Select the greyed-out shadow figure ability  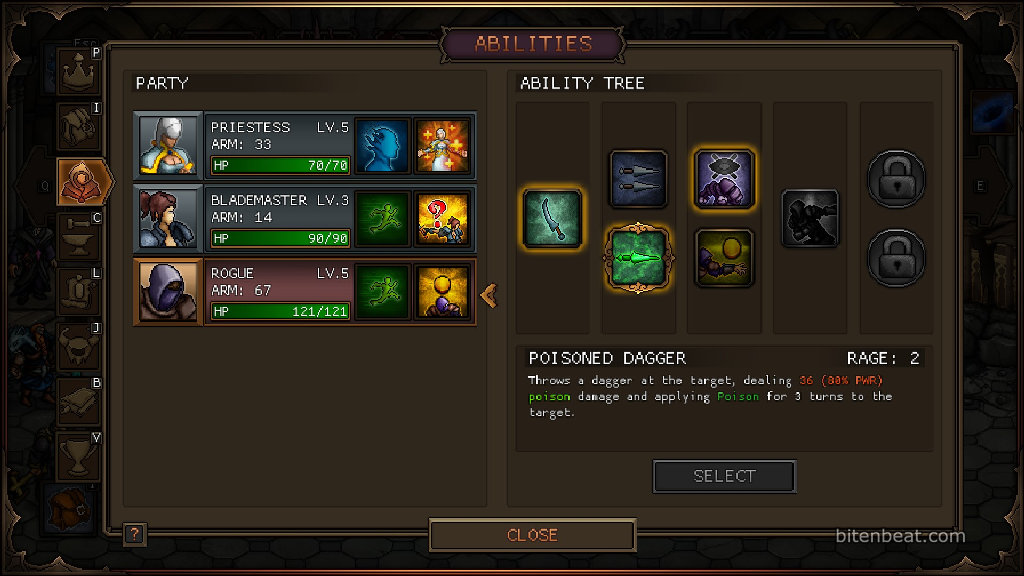click(x=809, y=219)
